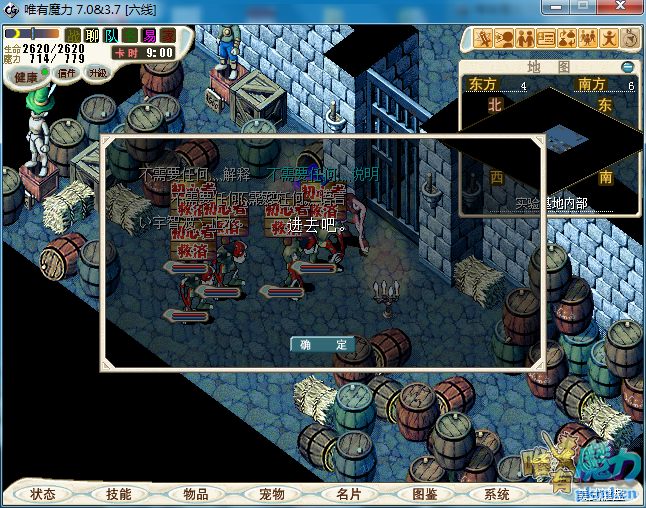The width and height of the screenshot is (646, 508).
Task: Toggle the 聊 chat switch
Action: (92, 36)
